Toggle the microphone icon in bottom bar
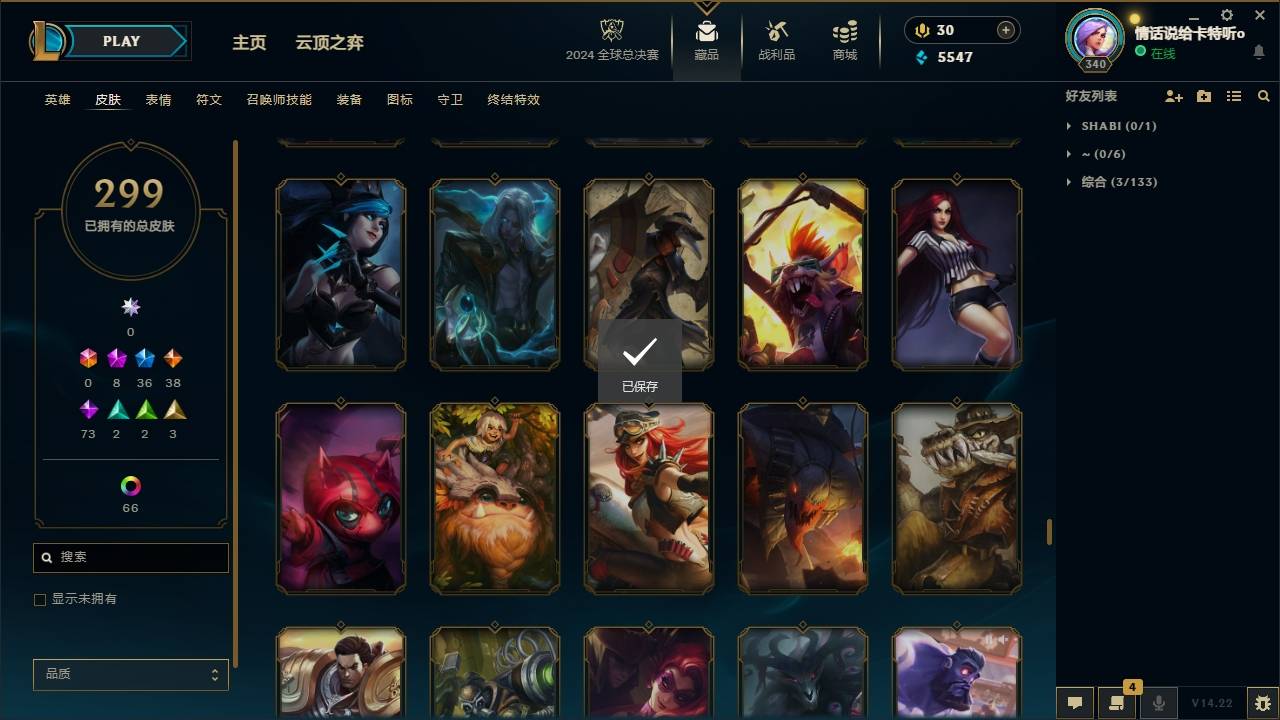The width and height of the screenshot is (1280, 720). point(1158,702)
